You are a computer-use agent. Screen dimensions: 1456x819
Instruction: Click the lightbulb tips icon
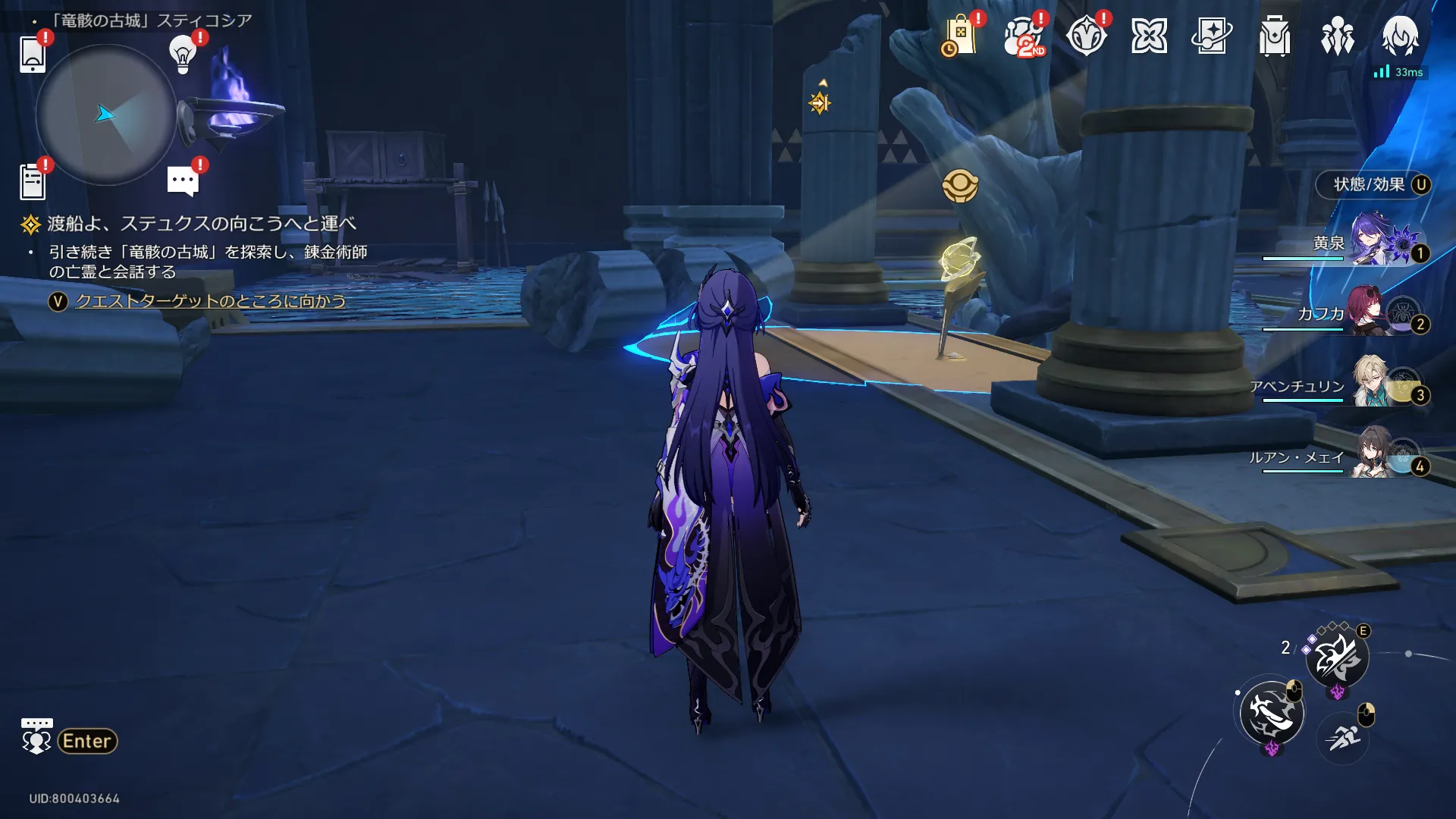point(183,53)
